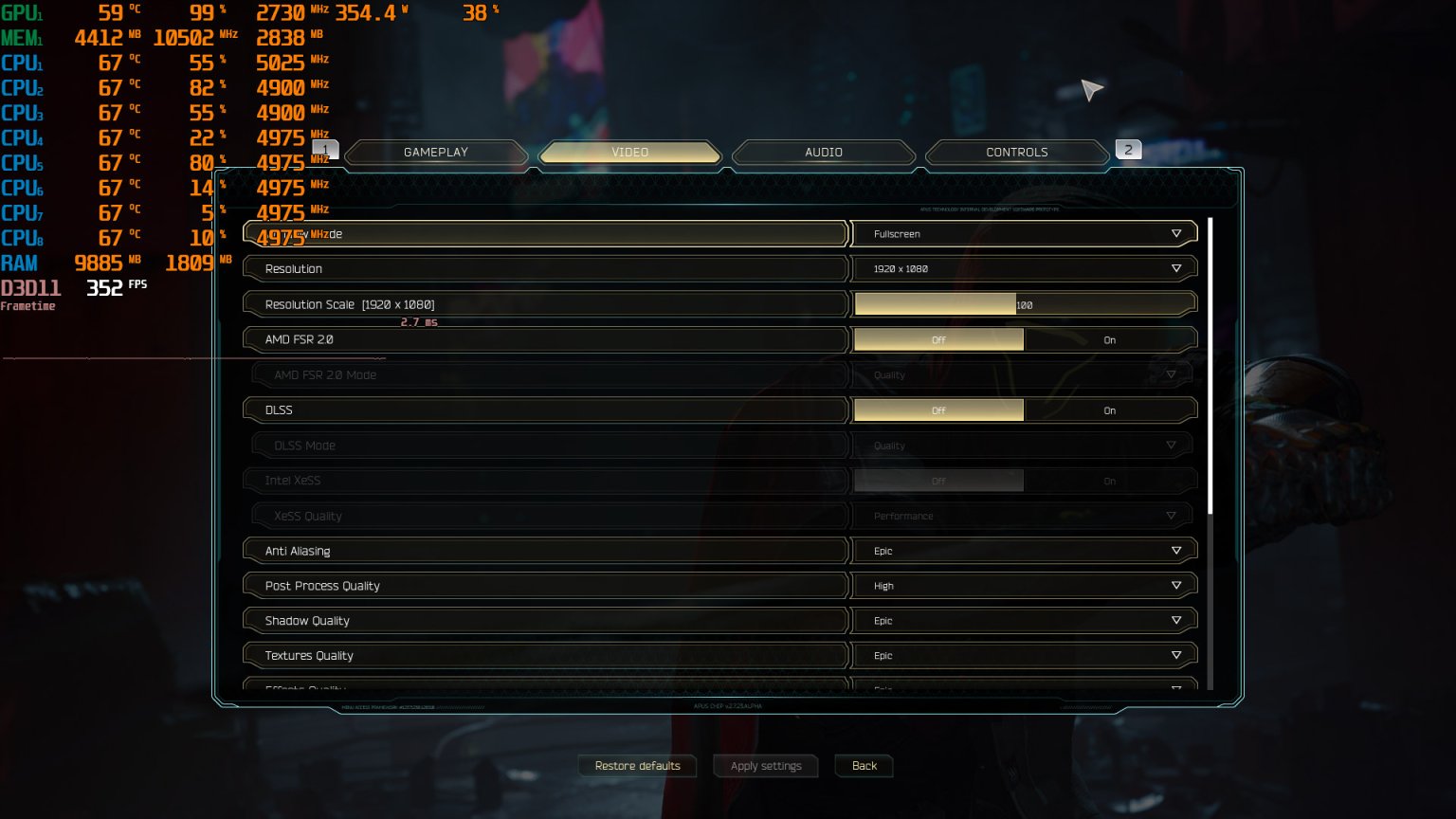The width and height of the screenshot is (1456, 819).
Task: Switch DLSS to On
Action: pyautogui.click(x=1109, y=409)
